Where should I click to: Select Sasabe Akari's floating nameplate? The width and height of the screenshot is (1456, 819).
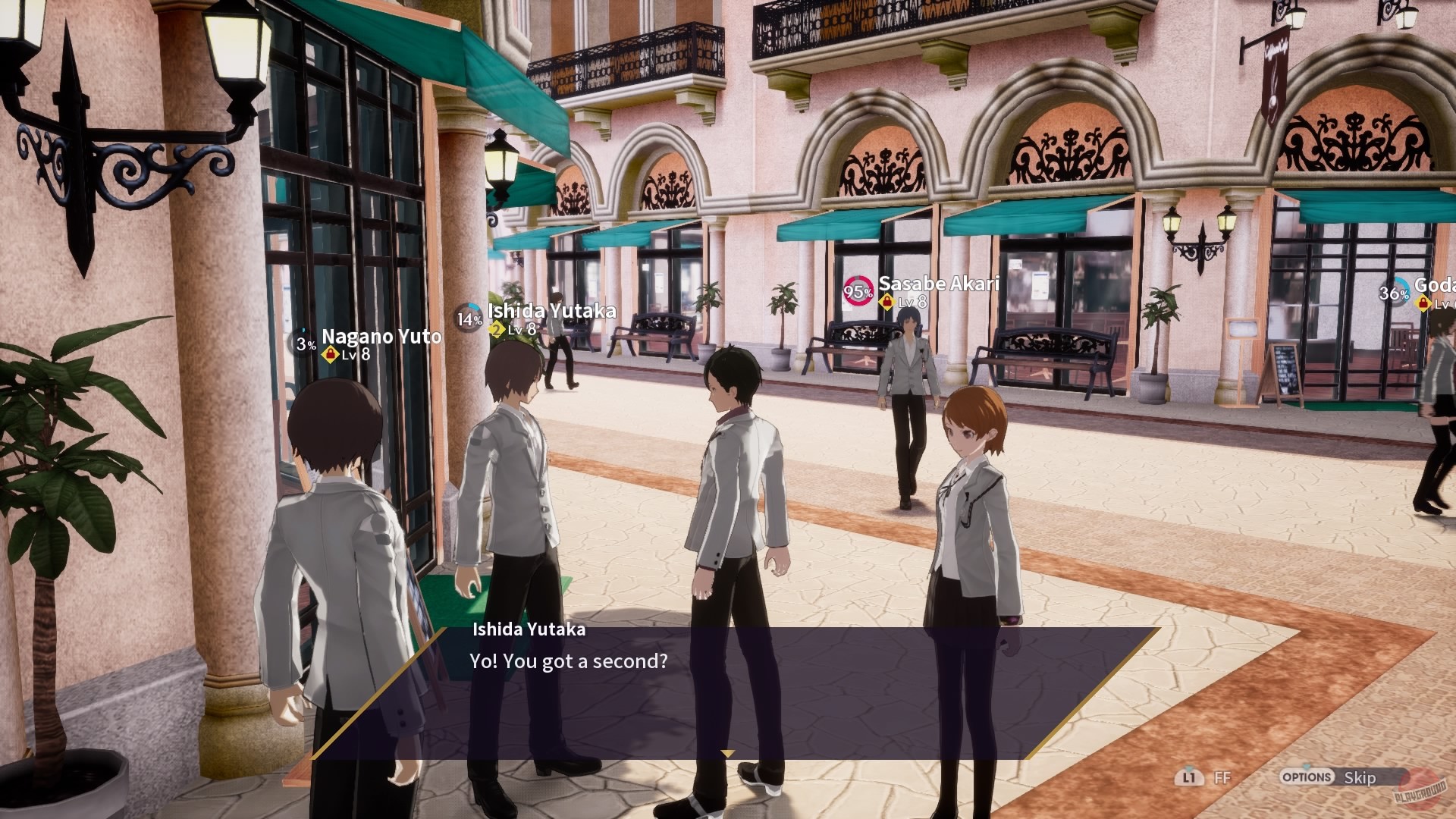[x=939, y=284]
